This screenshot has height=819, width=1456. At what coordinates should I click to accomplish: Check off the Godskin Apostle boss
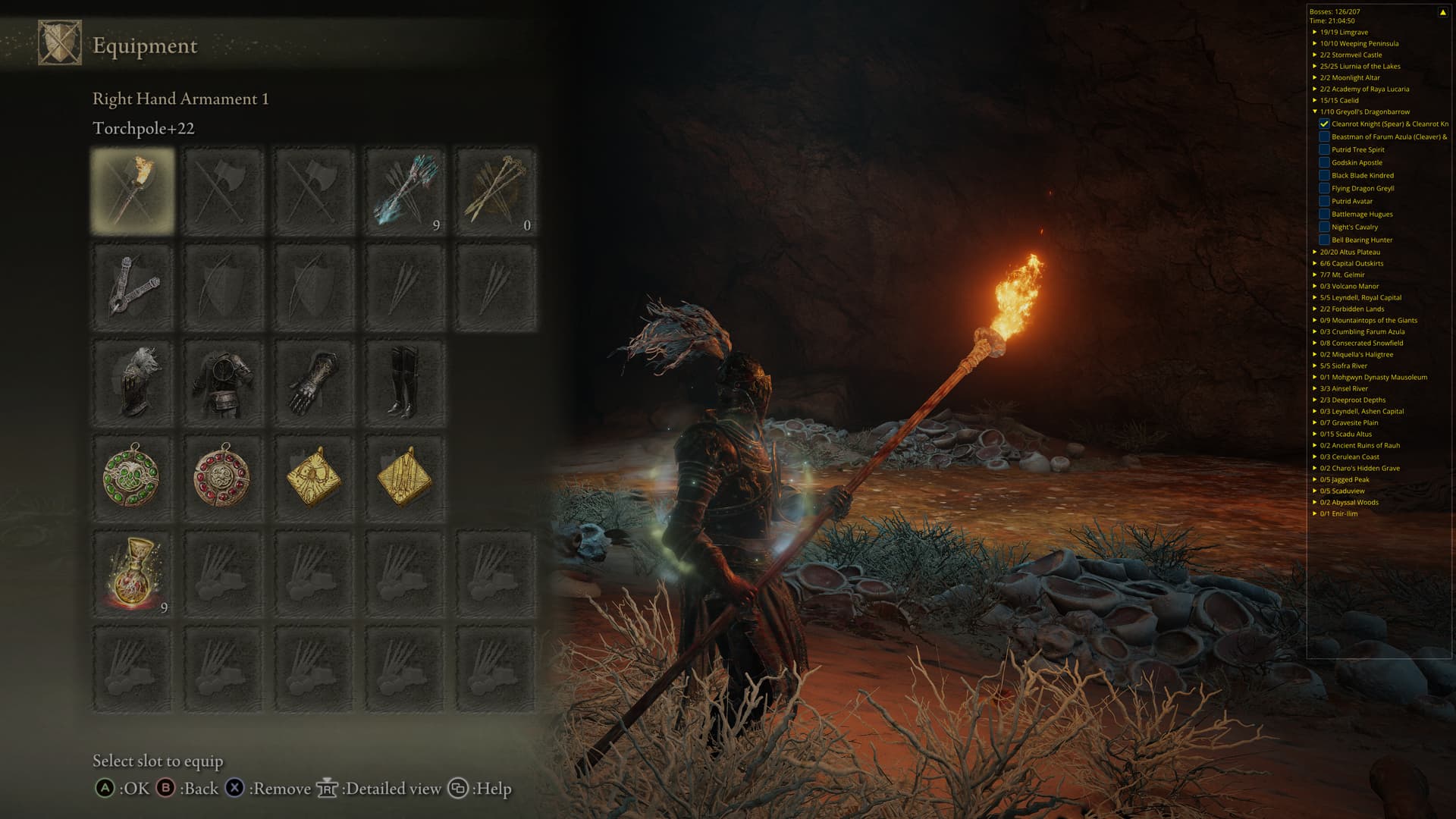click(x=1324, y=162)
